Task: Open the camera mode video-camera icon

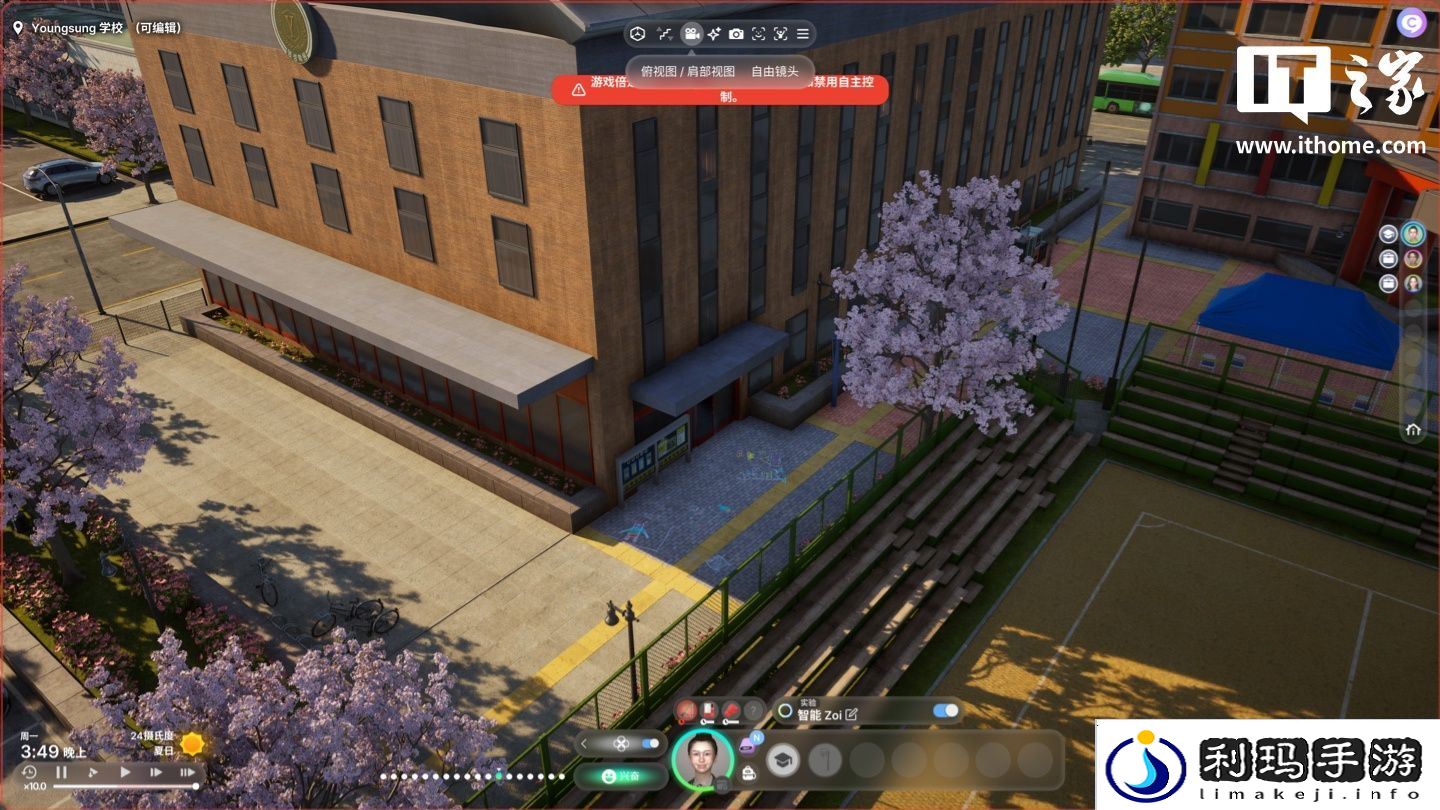Action: 691,34
